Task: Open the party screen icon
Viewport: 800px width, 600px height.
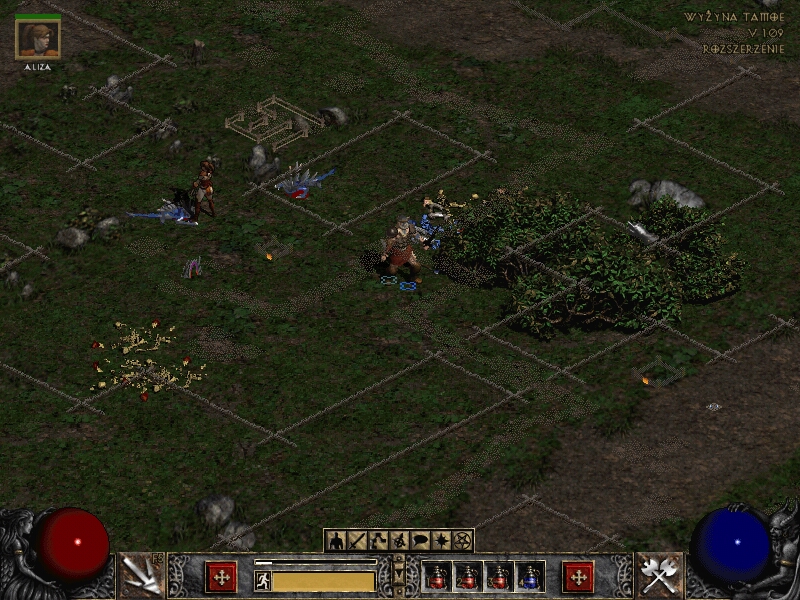Action: click(x=399, y=541)
